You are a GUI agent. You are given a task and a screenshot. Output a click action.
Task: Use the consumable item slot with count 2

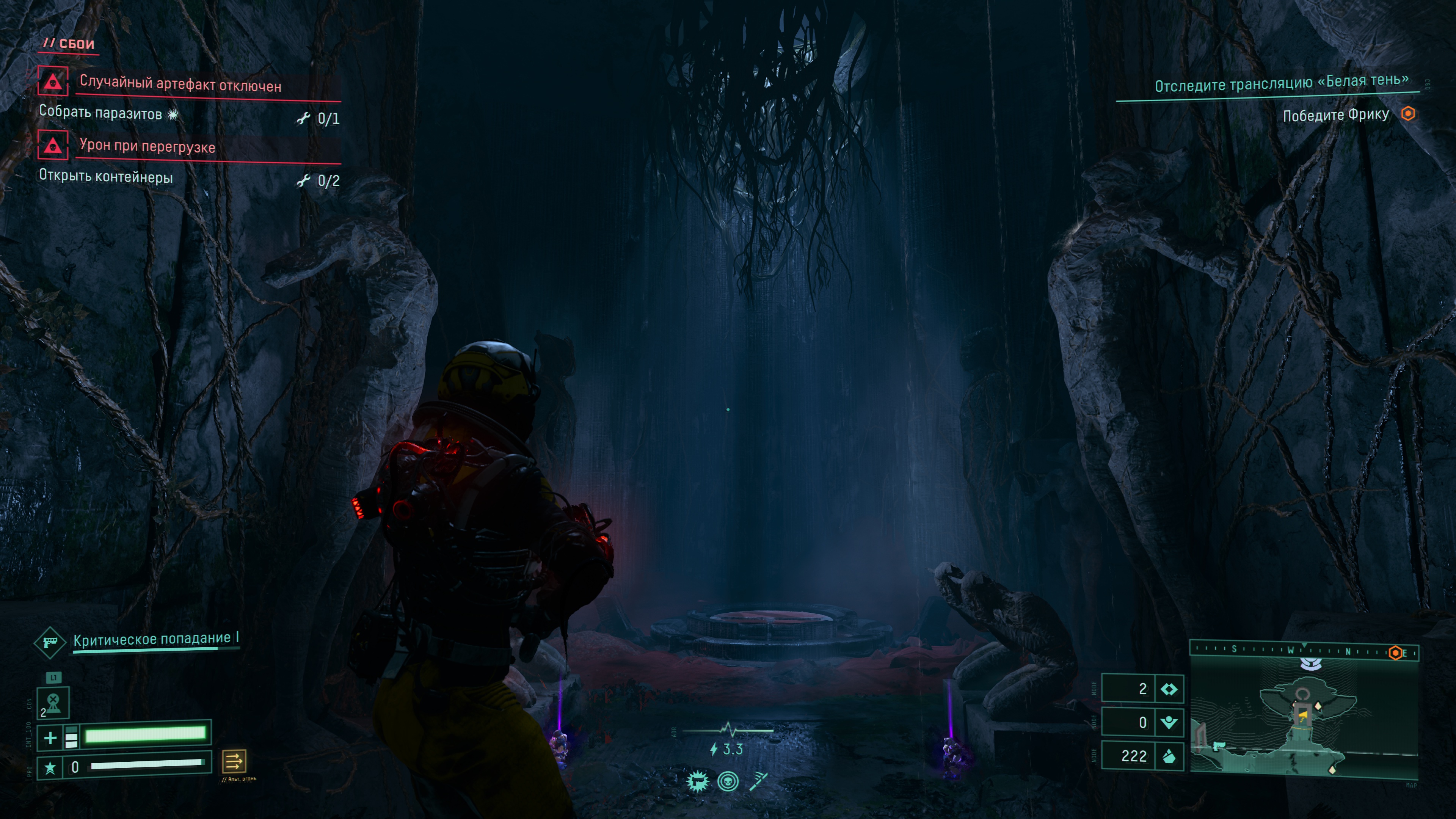53,703
